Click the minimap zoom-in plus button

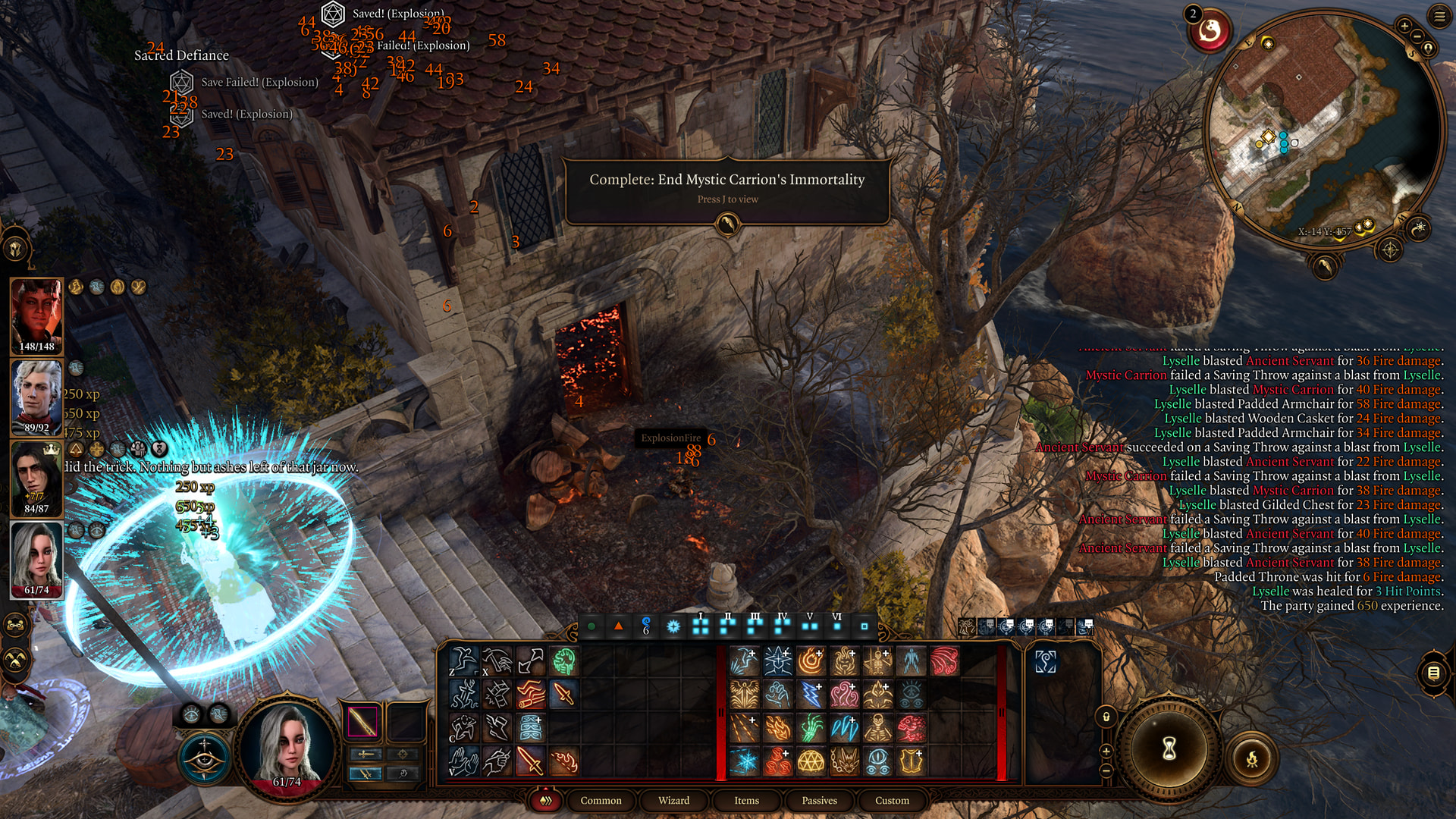1404,27
